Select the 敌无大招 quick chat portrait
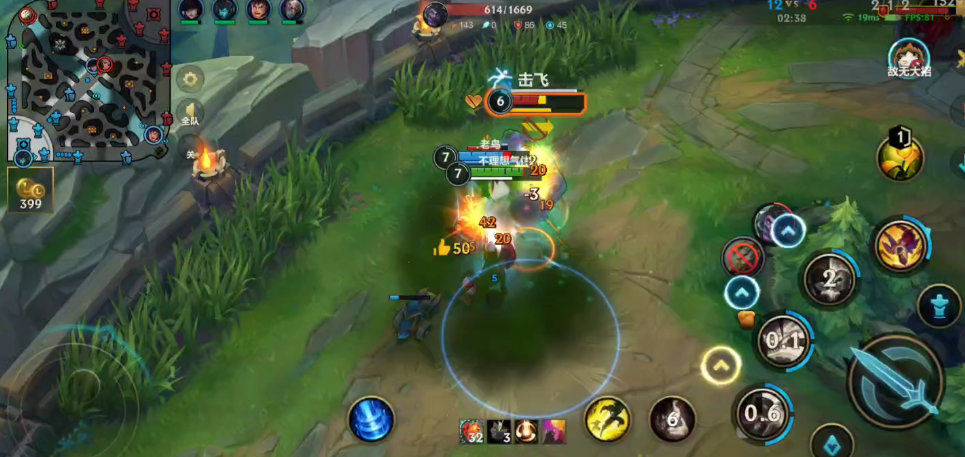965x457 pixels. point(908,56)
